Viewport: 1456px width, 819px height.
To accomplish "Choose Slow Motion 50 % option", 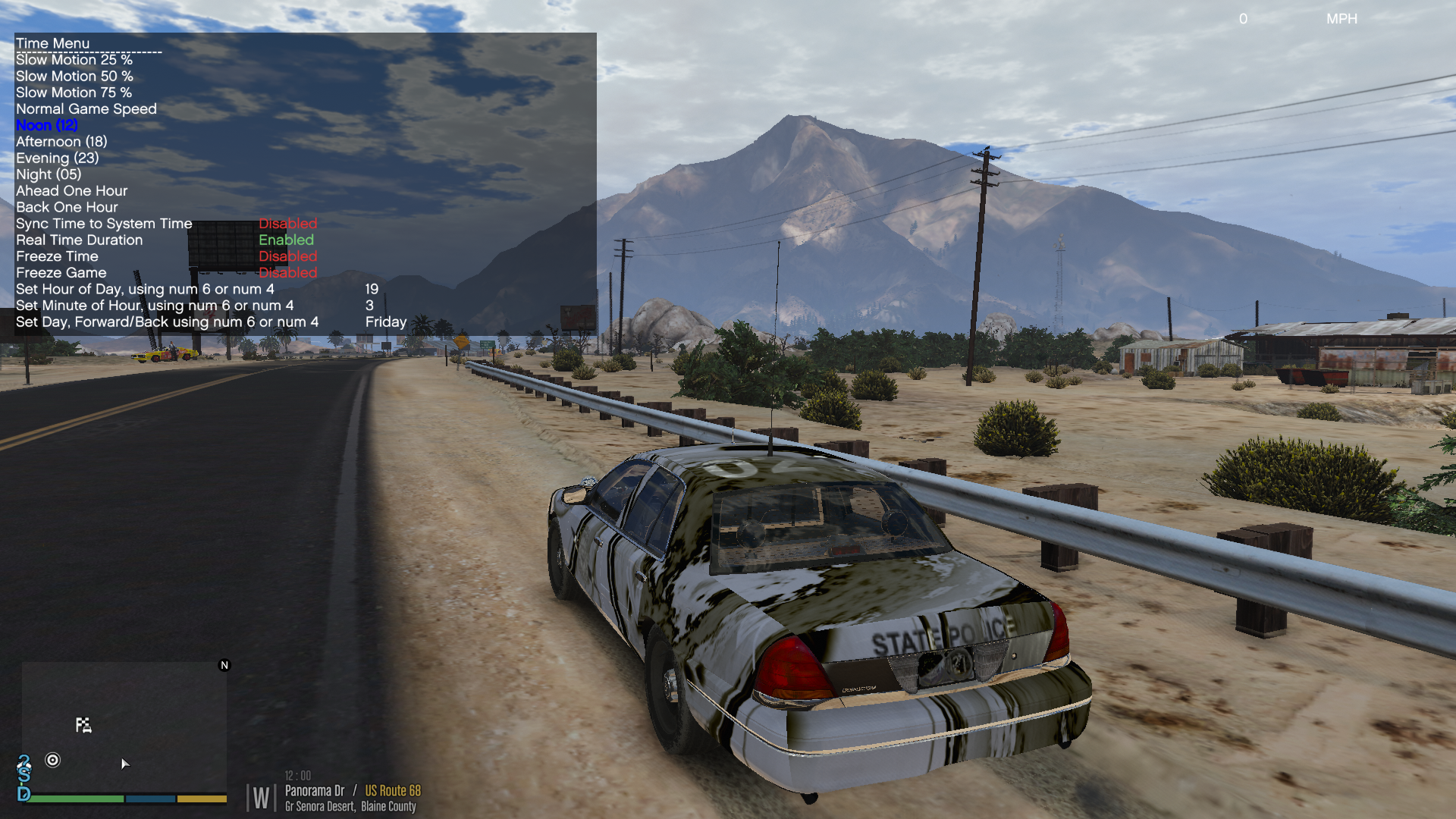I will [74, 77].
